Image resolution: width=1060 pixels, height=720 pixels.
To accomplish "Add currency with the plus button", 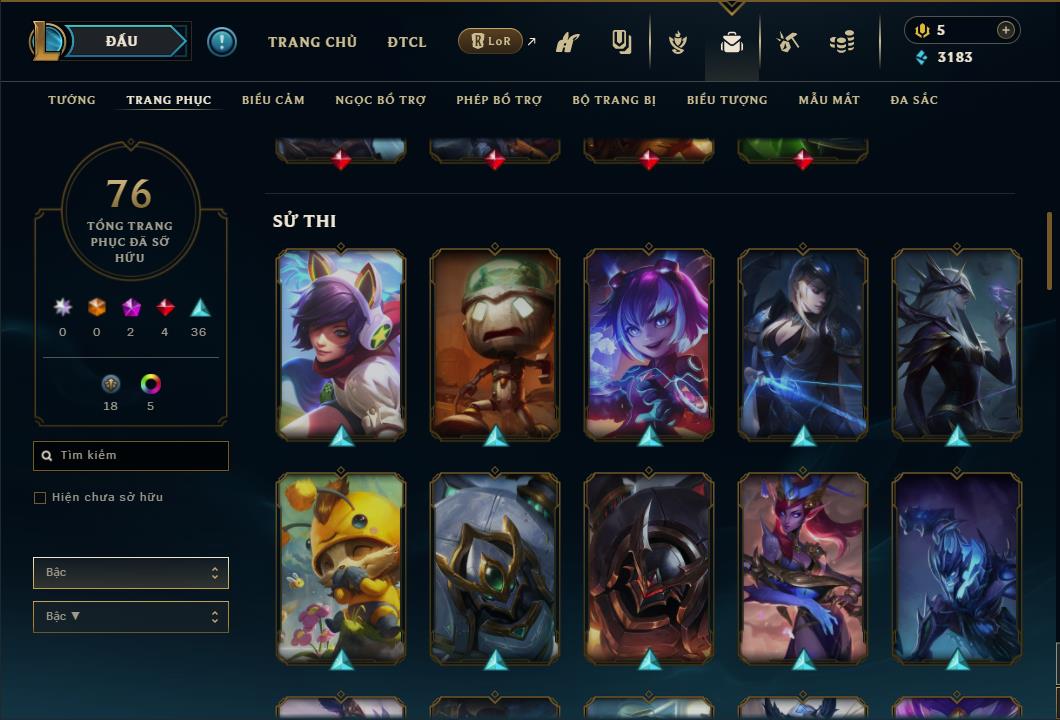I will tap(1006, 30).
